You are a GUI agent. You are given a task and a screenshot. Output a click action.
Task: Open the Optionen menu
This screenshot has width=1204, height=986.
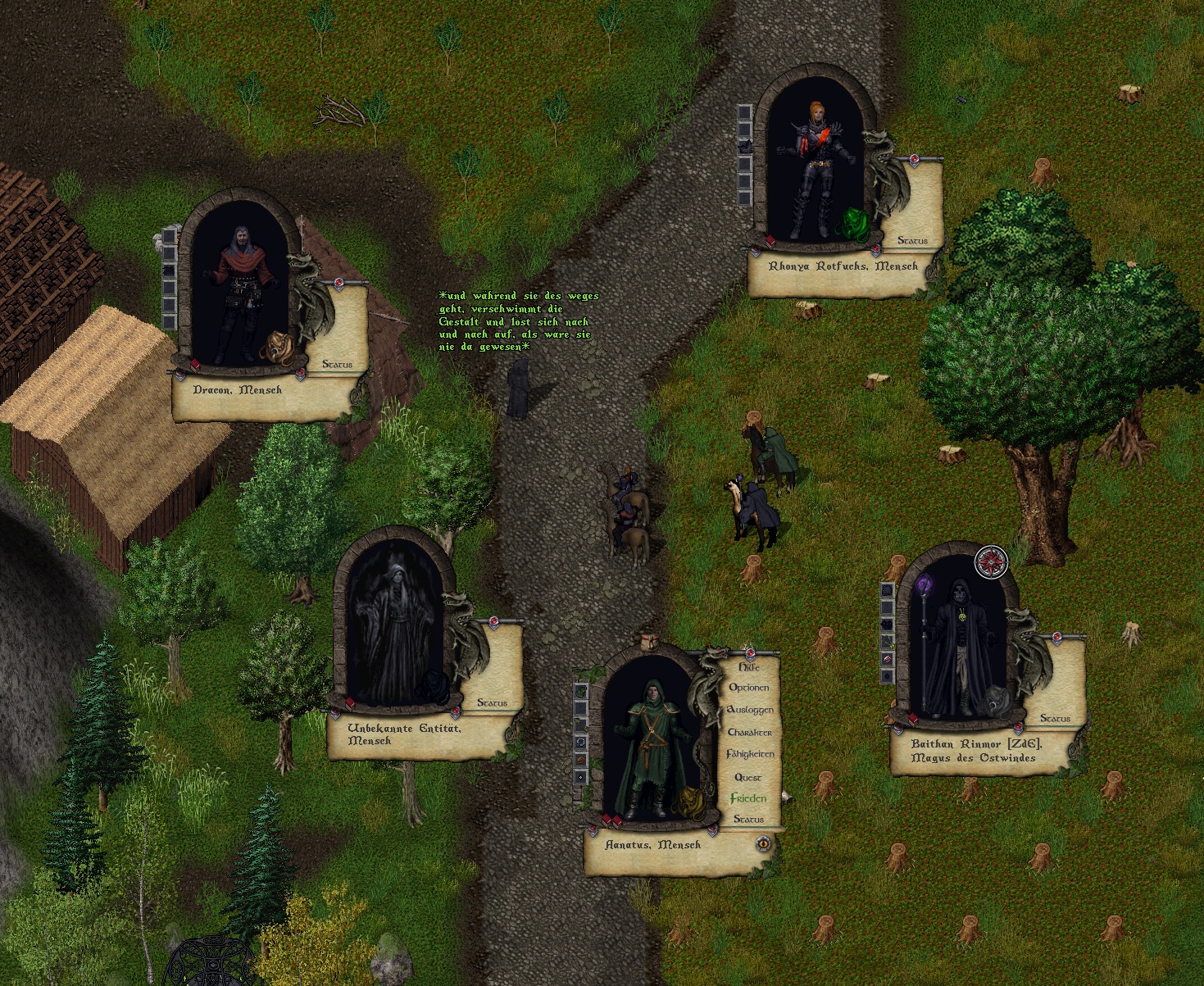[749, 688]
